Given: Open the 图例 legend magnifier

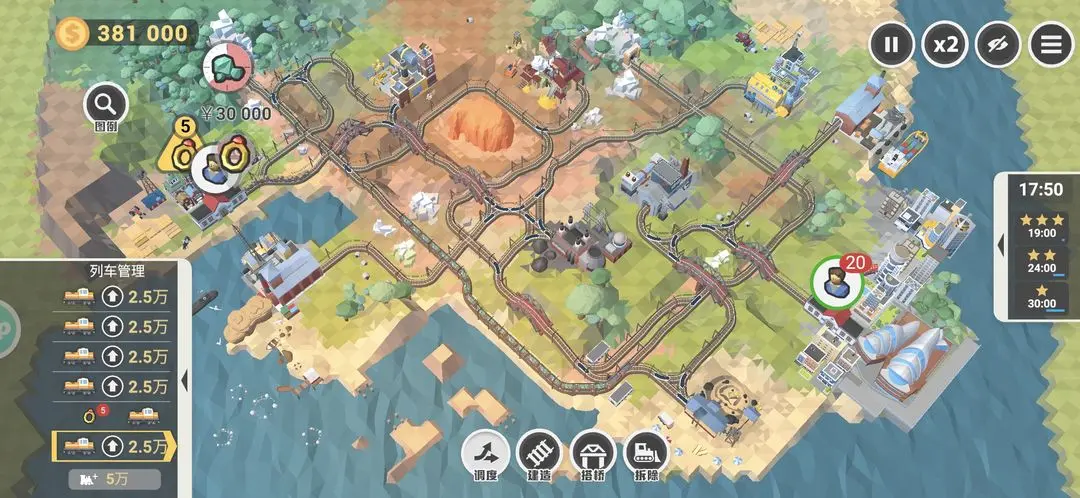Looking at the screenshot, I should (106, 103).
